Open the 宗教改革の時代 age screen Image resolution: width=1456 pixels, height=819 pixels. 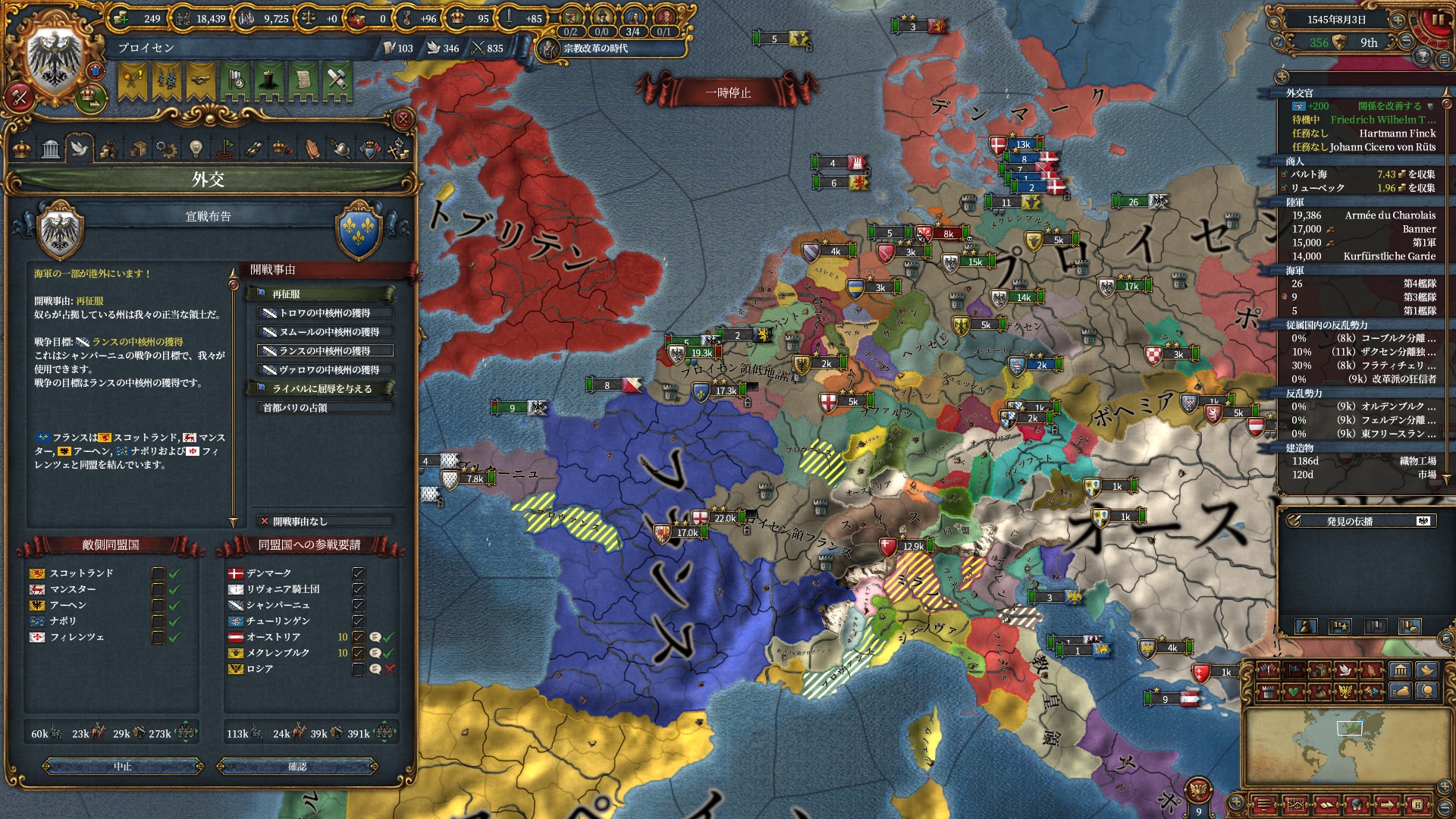(595, 49)
